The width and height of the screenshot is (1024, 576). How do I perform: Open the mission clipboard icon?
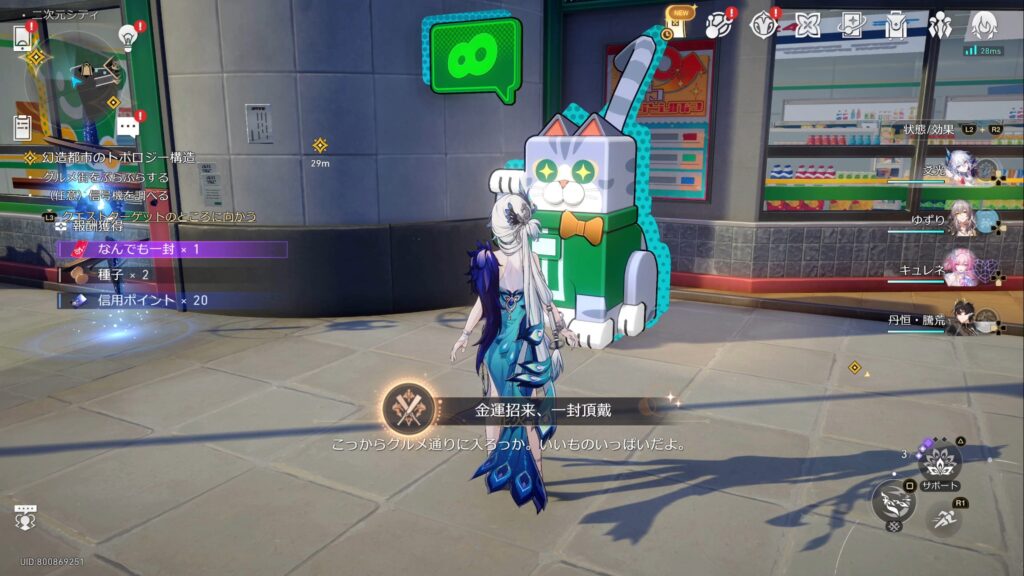pos(22,127)
